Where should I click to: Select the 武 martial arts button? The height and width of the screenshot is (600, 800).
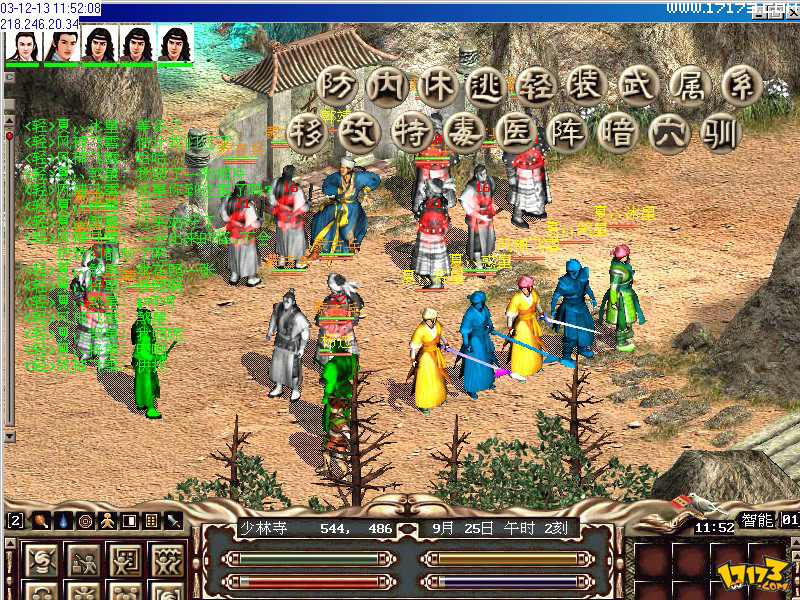click(x=640, y=86)
